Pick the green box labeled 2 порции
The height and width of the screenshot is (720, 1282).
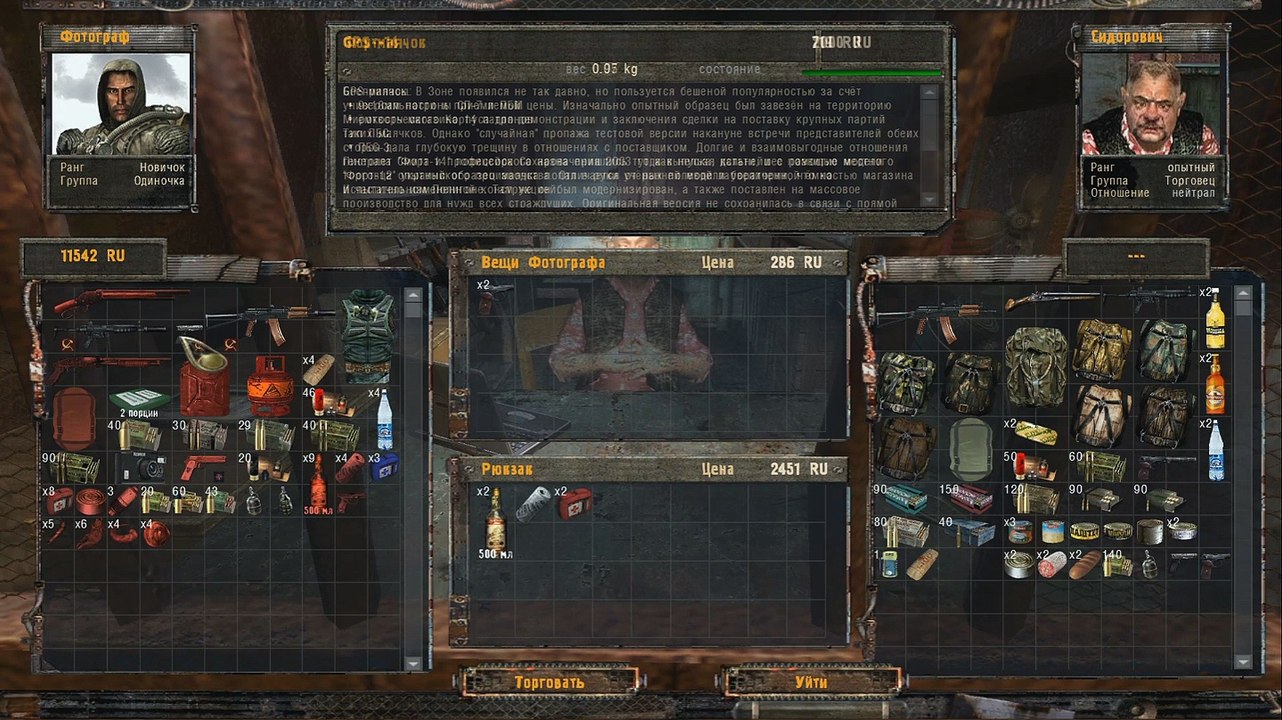[137, 402]
